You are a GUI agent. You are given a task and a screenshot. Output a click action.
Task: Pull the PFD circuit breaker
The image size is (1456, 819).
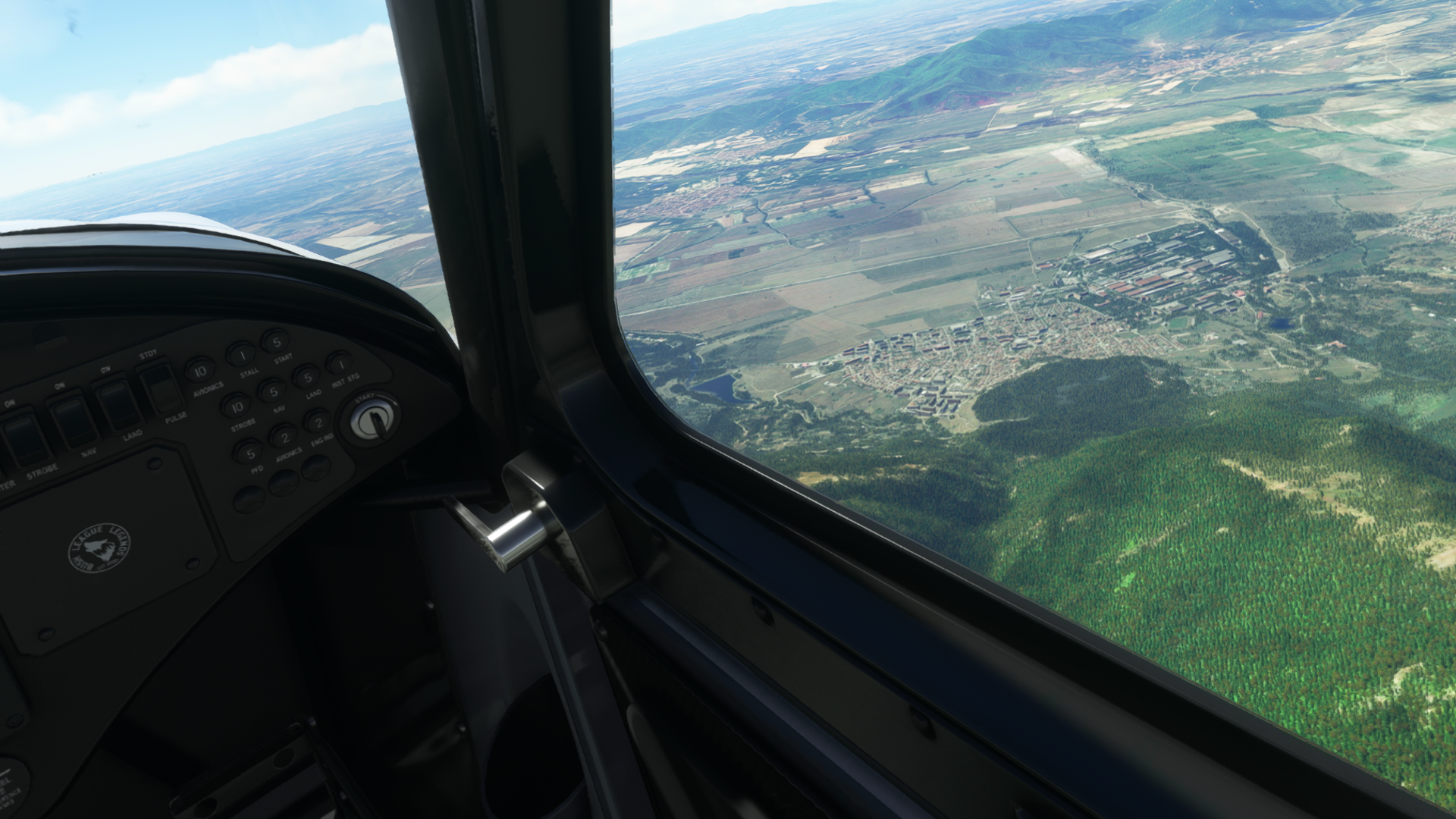click(x=248, y=453)
